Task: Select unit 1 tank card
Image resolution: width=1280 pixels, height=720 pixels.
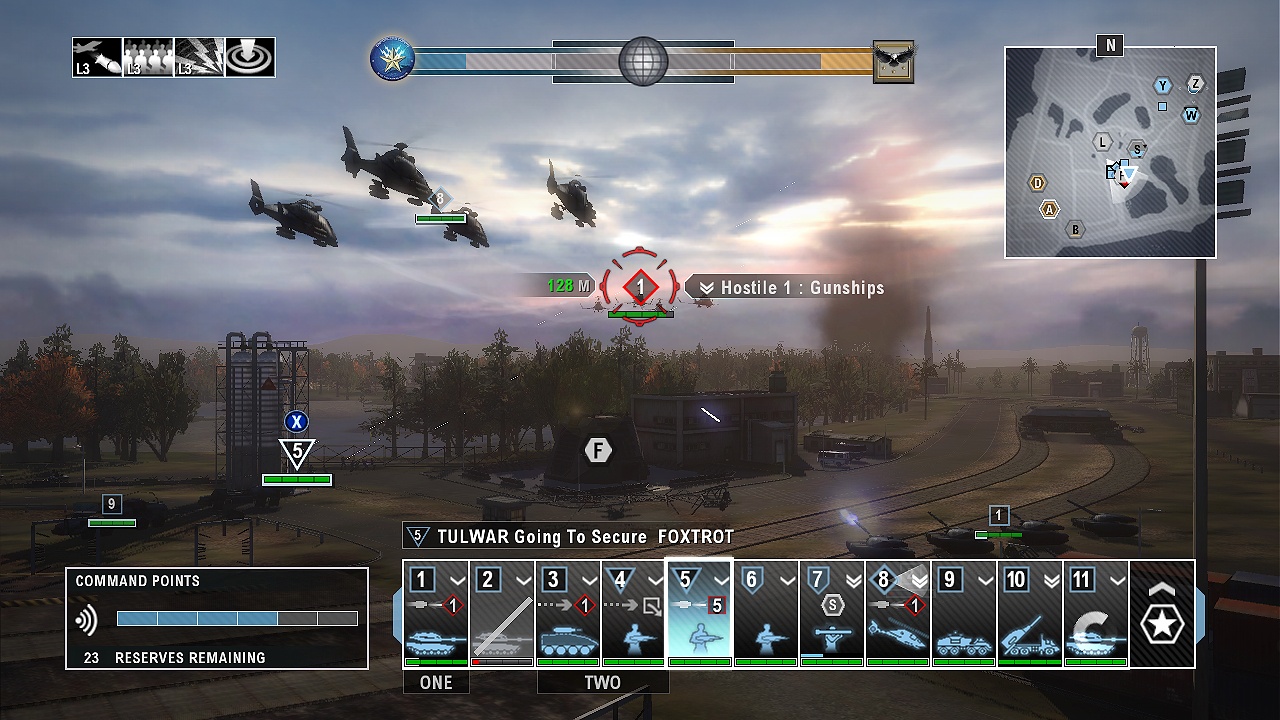Action: point(436,613)
